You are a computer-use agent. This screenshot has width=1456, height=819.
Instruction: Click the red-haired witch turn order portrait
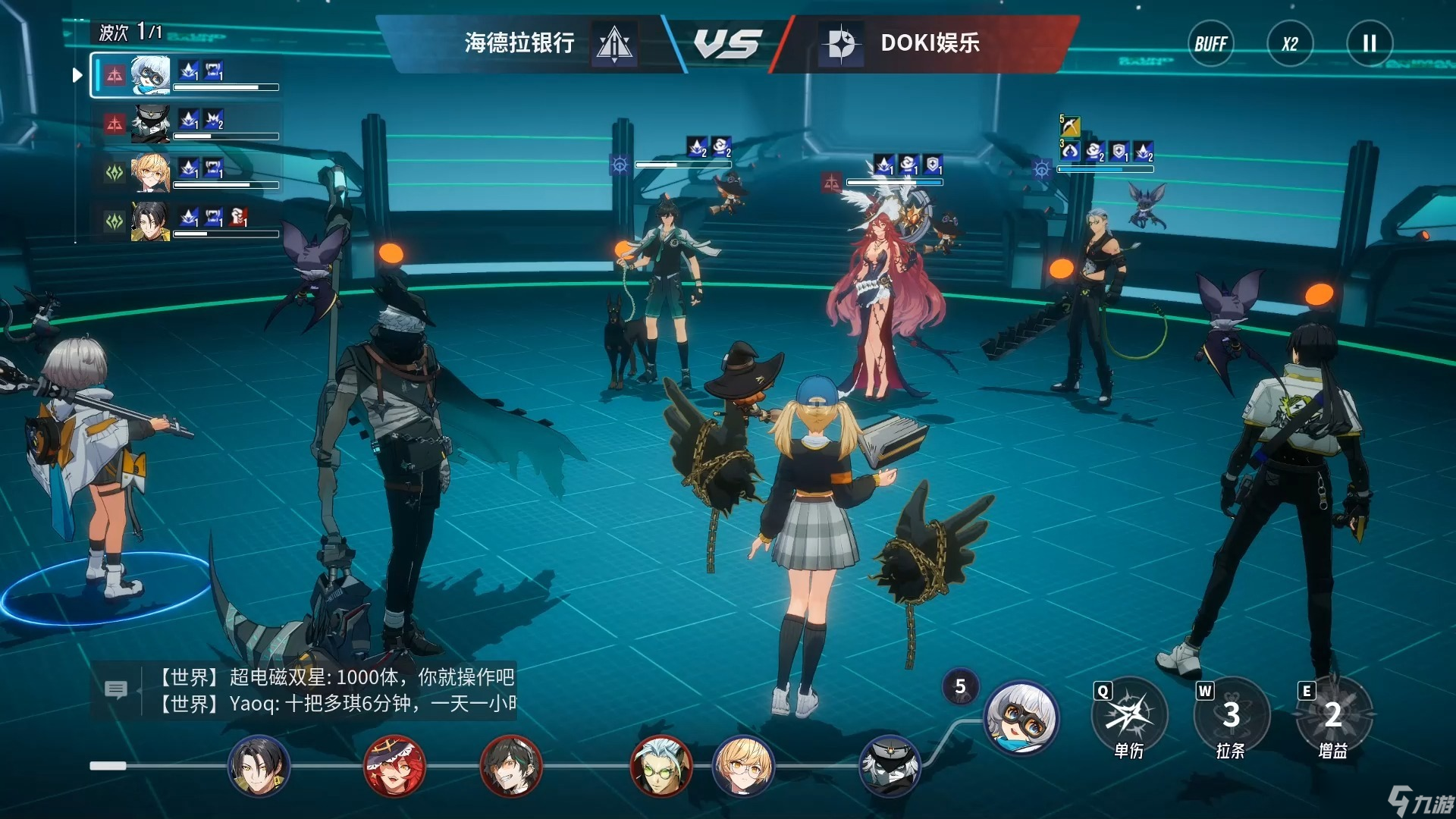click(394, 766)
